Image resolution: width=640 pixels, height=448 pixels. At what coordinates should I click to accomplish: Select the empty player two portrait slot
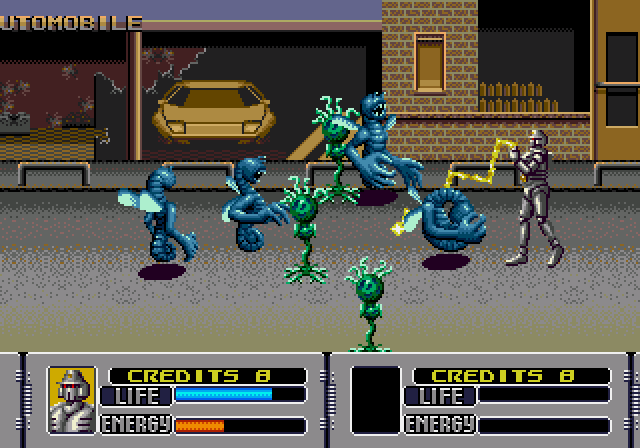click(376, 400)
